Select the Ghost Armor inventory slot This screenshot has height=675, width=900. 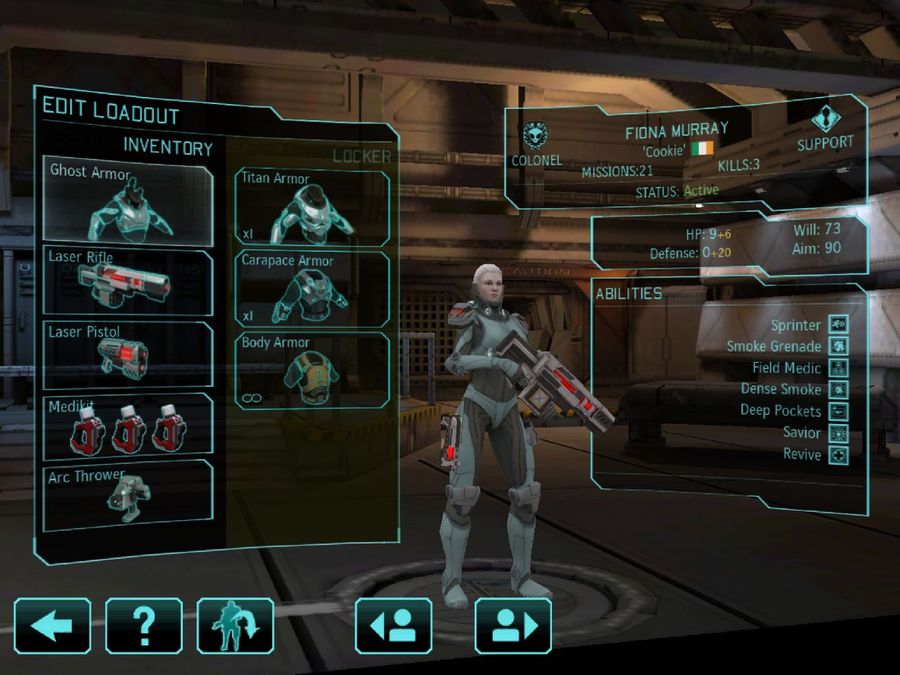(128, 204)
